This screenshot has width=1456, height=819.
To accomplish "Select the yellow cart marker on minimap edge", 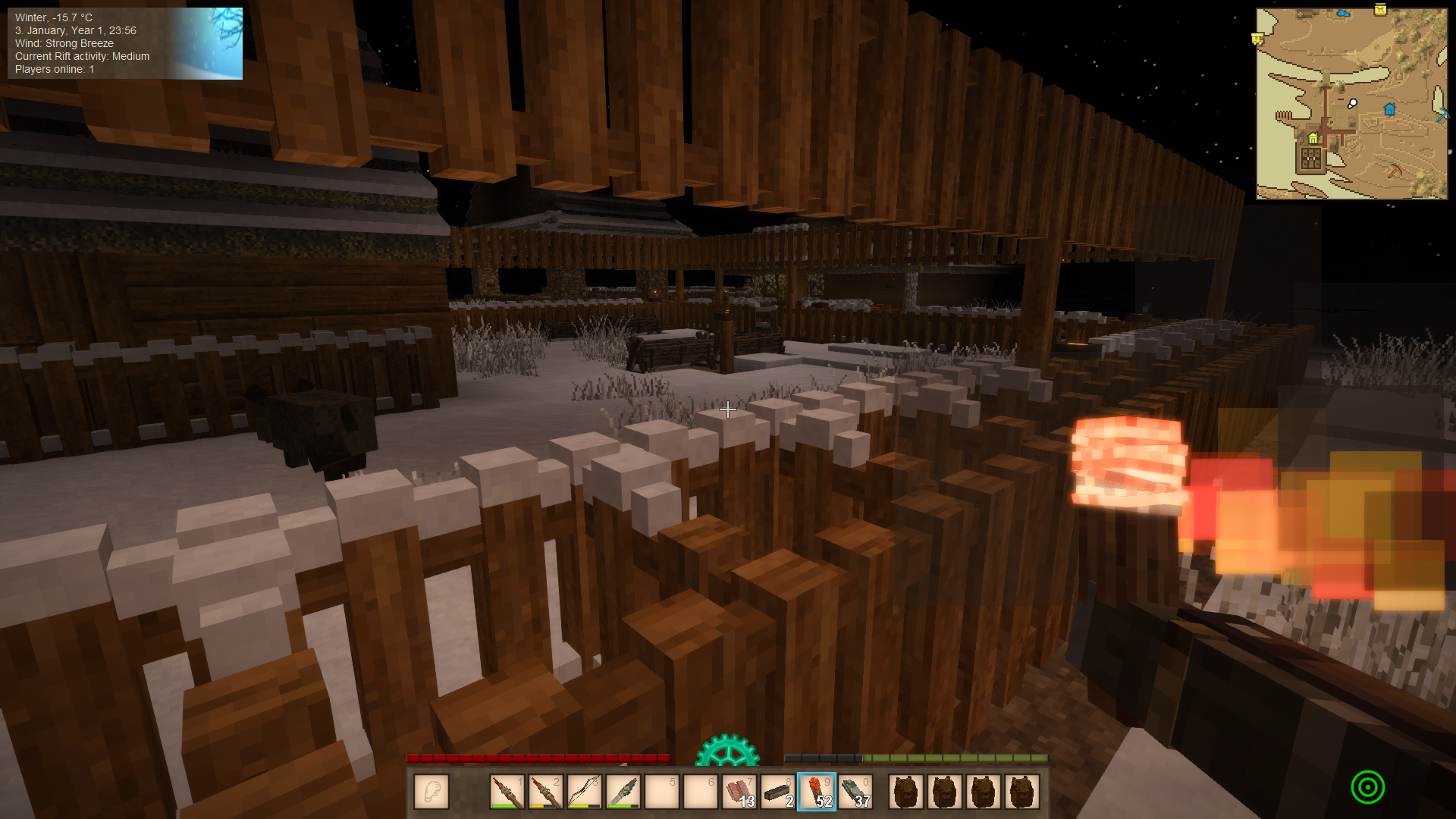I will coord(1257,39).
